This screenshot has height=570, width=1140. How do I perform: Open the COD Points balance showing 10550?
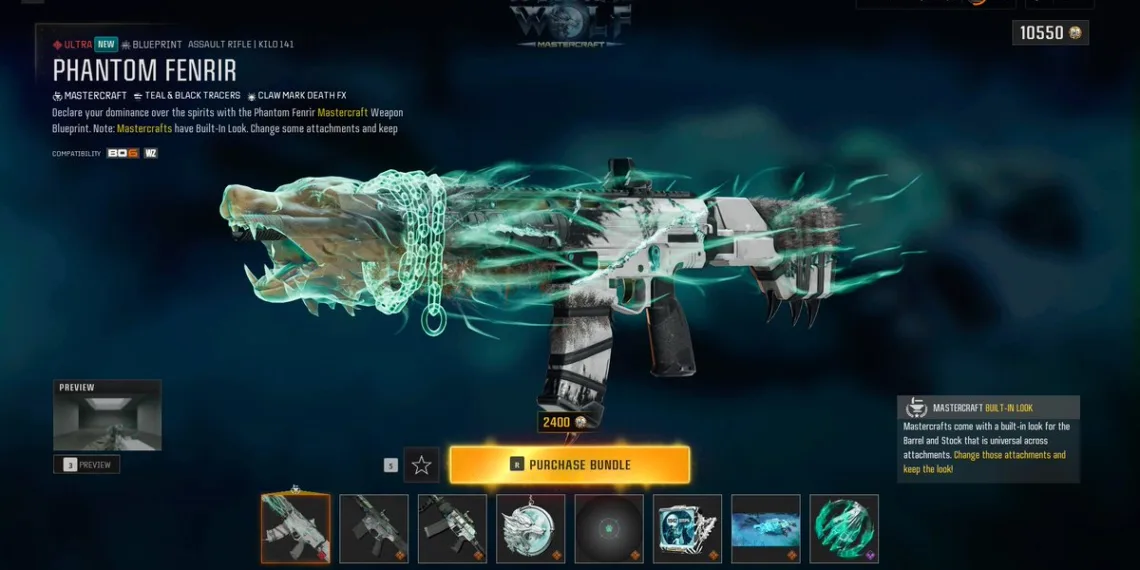(x=1049, y=33)
